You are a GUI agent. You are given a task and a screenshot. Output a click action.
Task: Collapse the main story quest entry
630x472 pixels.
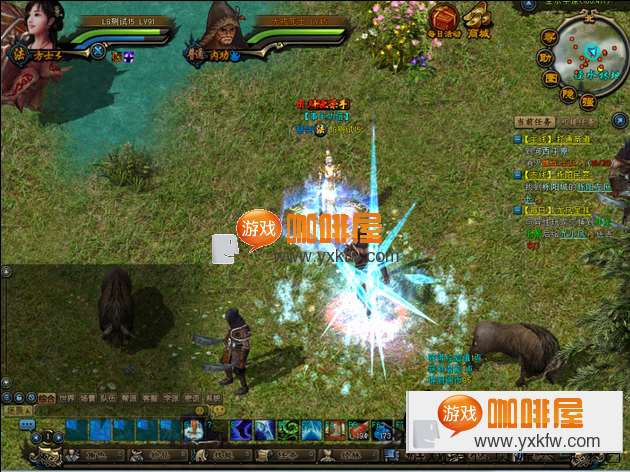tap(517, 139)
